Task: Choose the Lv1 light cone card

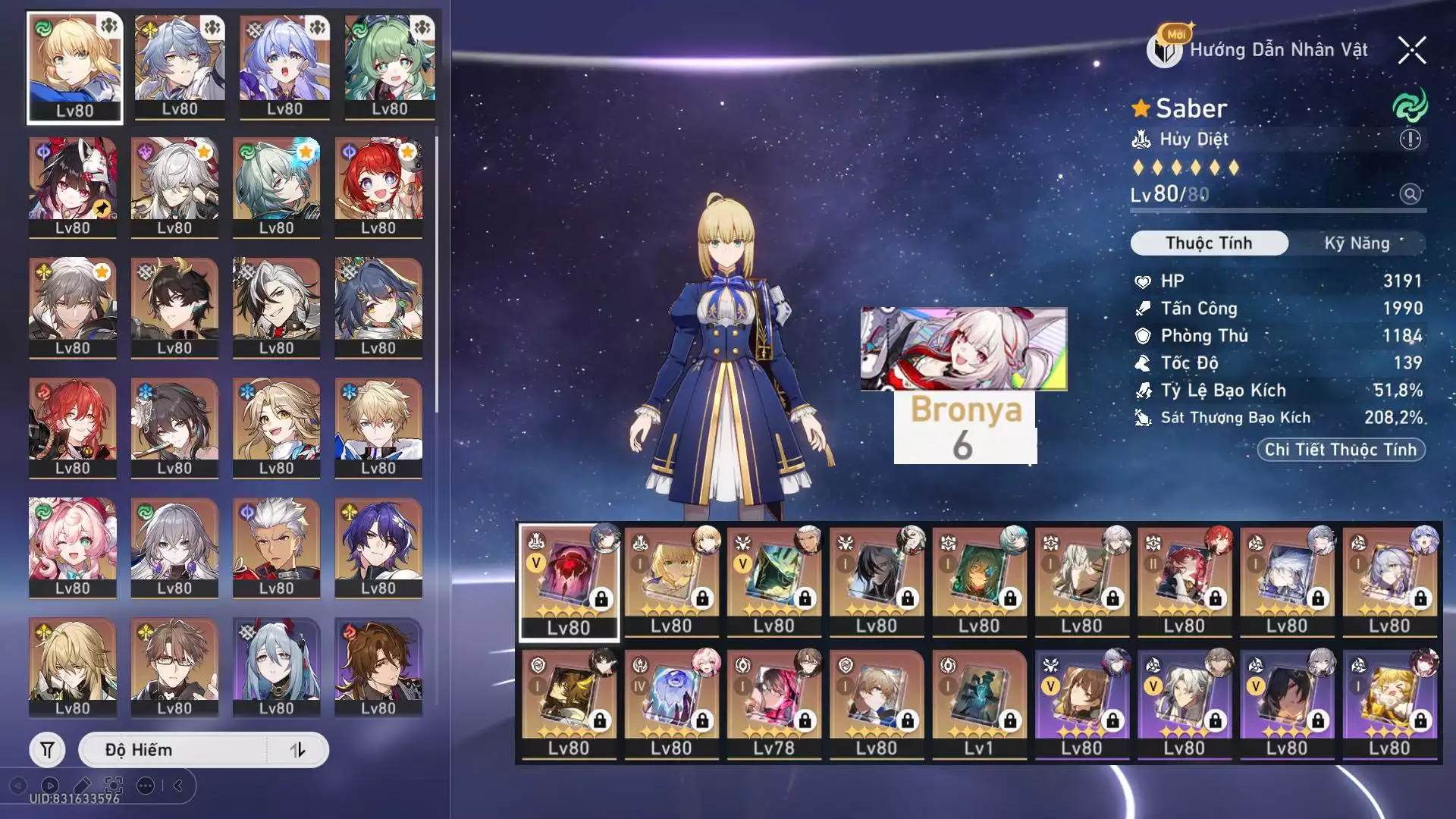Action: click(x=978, y=704)
